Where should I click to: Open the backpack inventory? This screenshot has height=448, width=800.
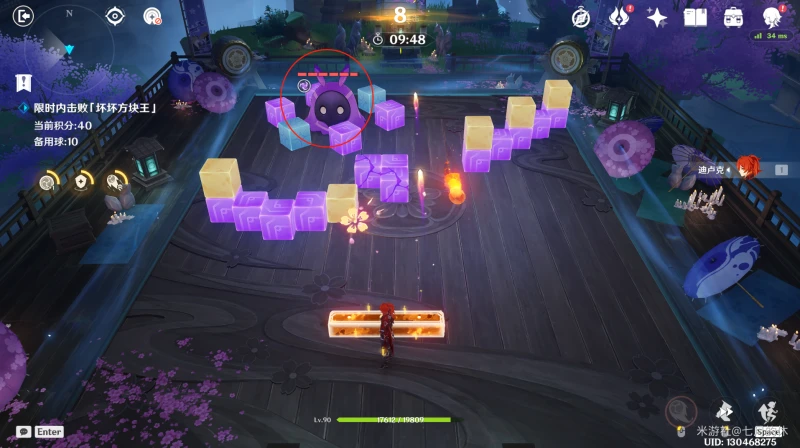[x=733, y=17]
